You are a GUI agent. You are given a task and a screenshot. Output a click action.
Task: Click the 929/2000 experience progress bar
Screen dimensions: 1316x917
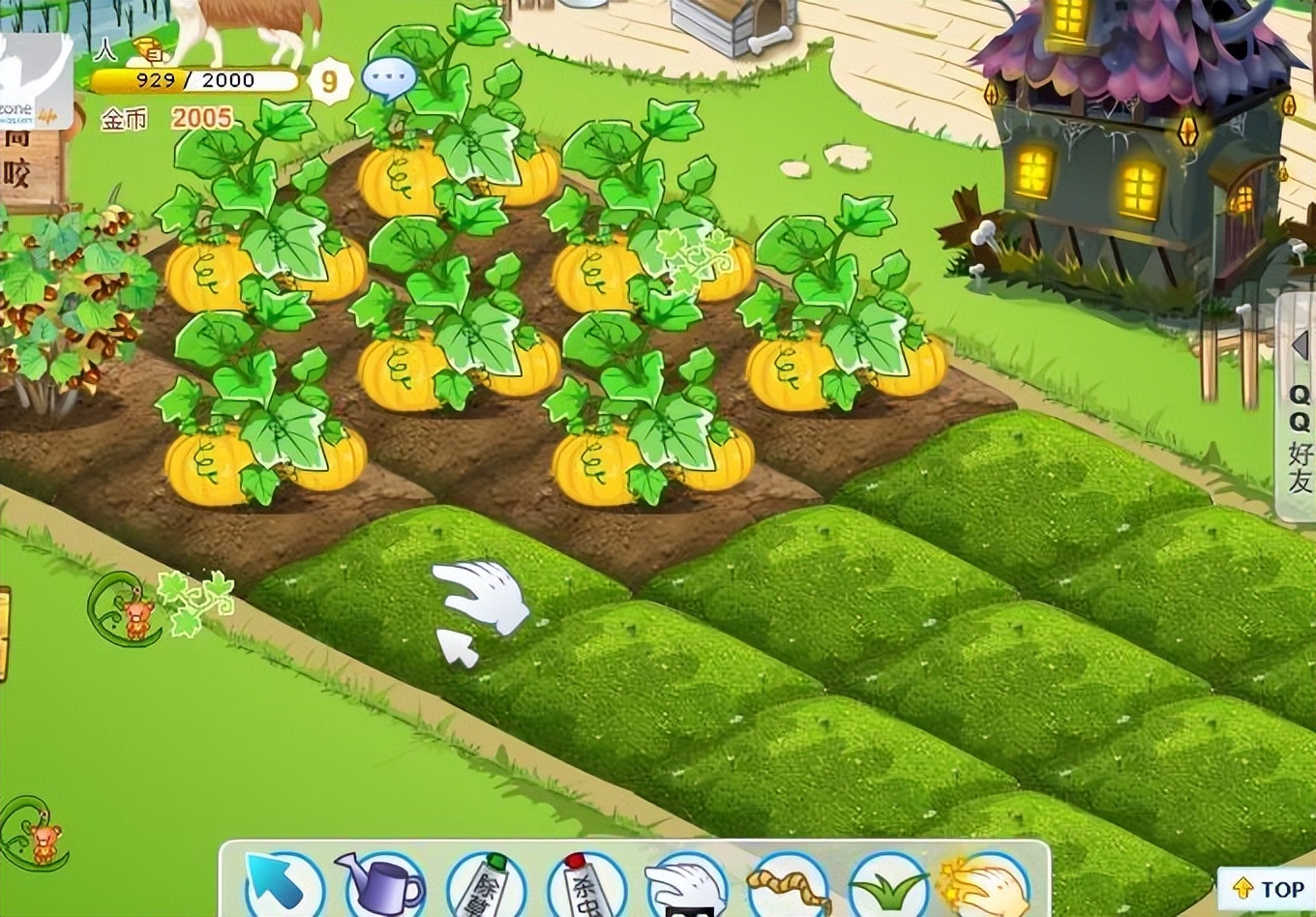(x=198, y=80)
